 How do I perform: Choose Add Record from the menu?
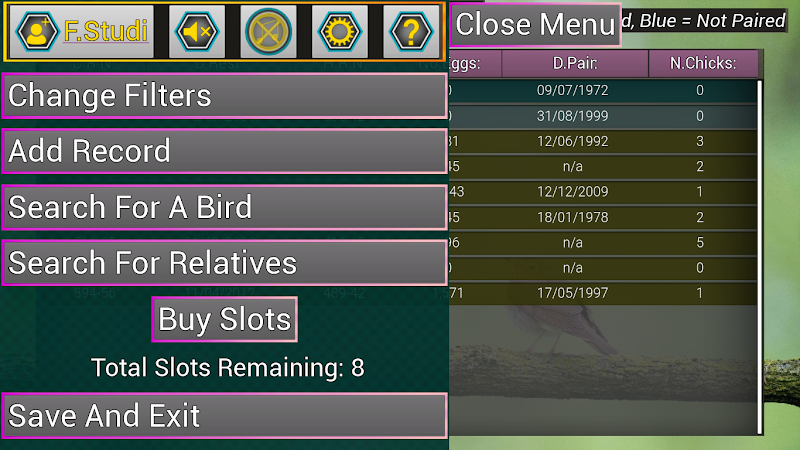[224, 152]
